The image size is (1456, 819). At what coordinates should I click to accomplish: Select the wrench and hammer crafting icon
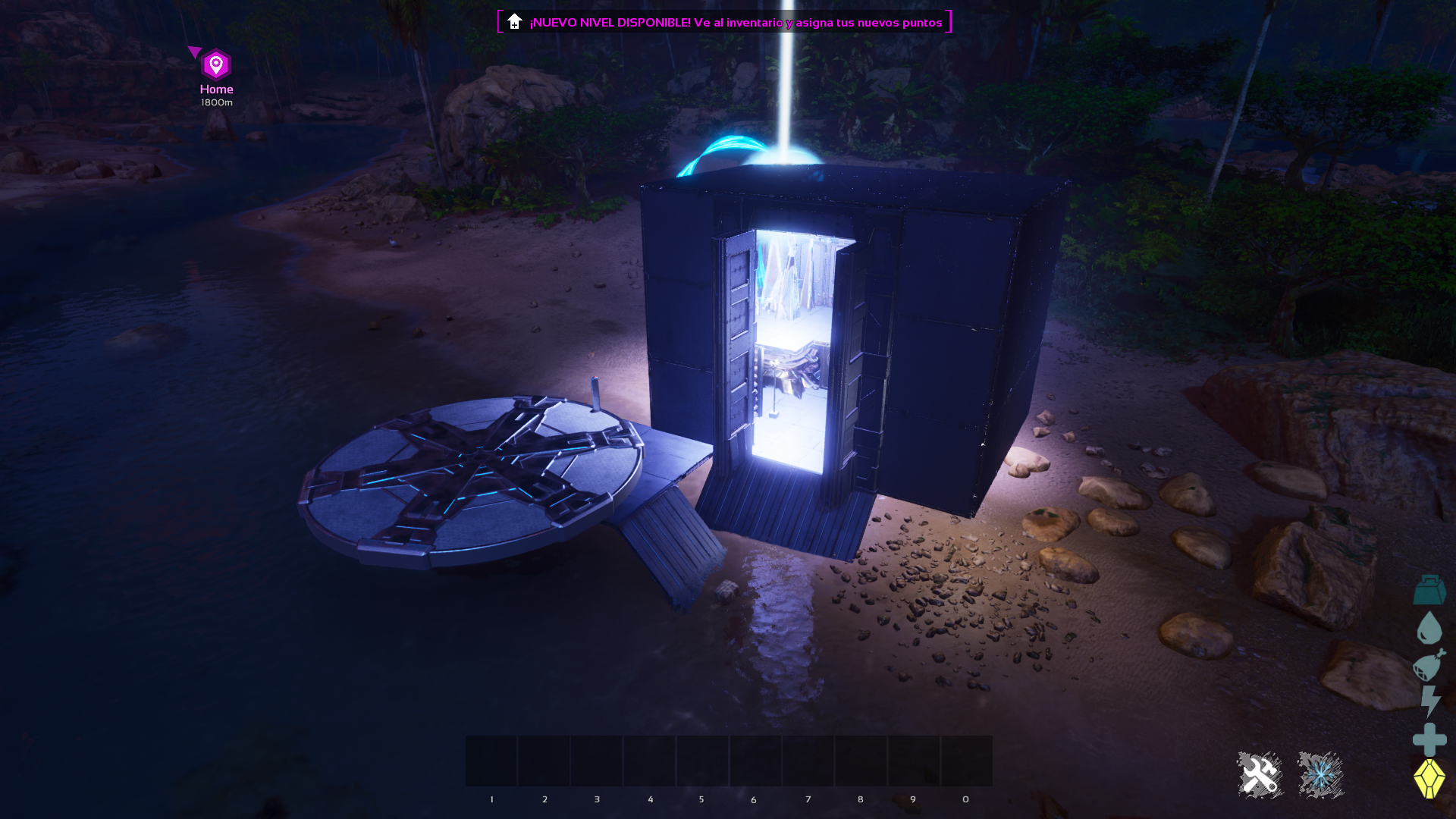click(x=1261, y=774)
